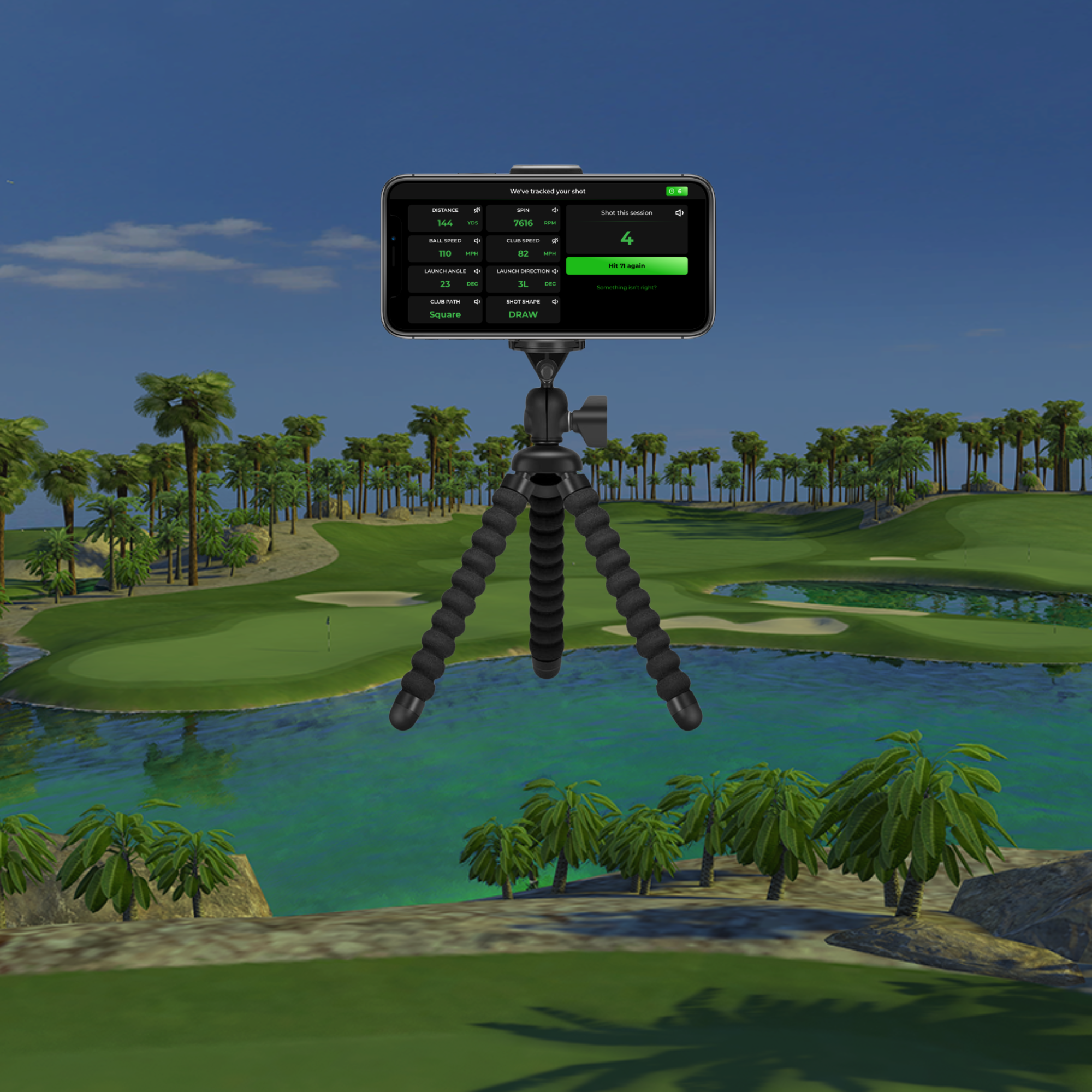Click the Shot this session speaker icon
The image size is (1092, 1092).
pyautogui.click(x=680, y=213)
